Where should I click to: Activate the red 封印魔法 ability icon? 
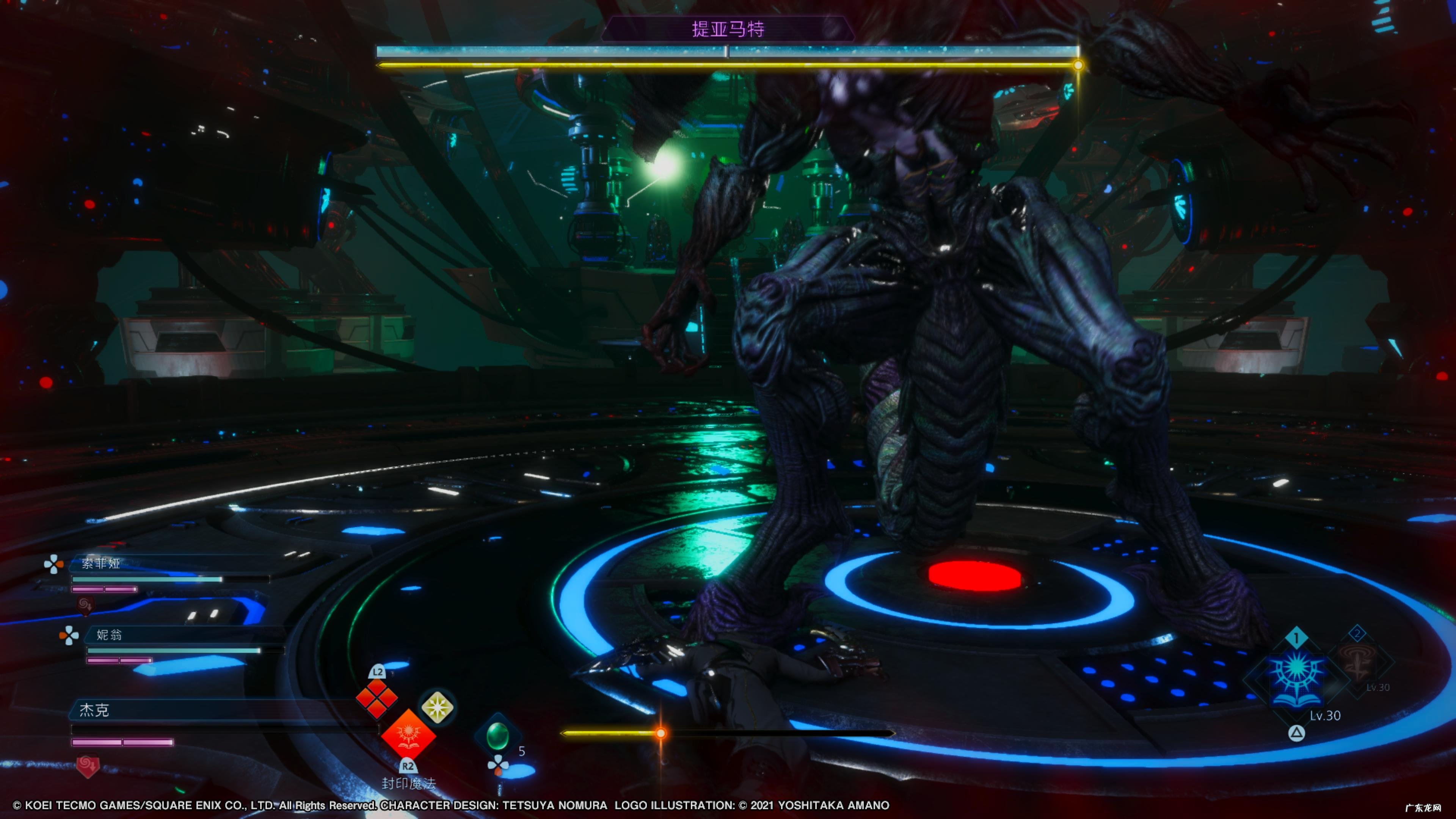coord(408,736)
